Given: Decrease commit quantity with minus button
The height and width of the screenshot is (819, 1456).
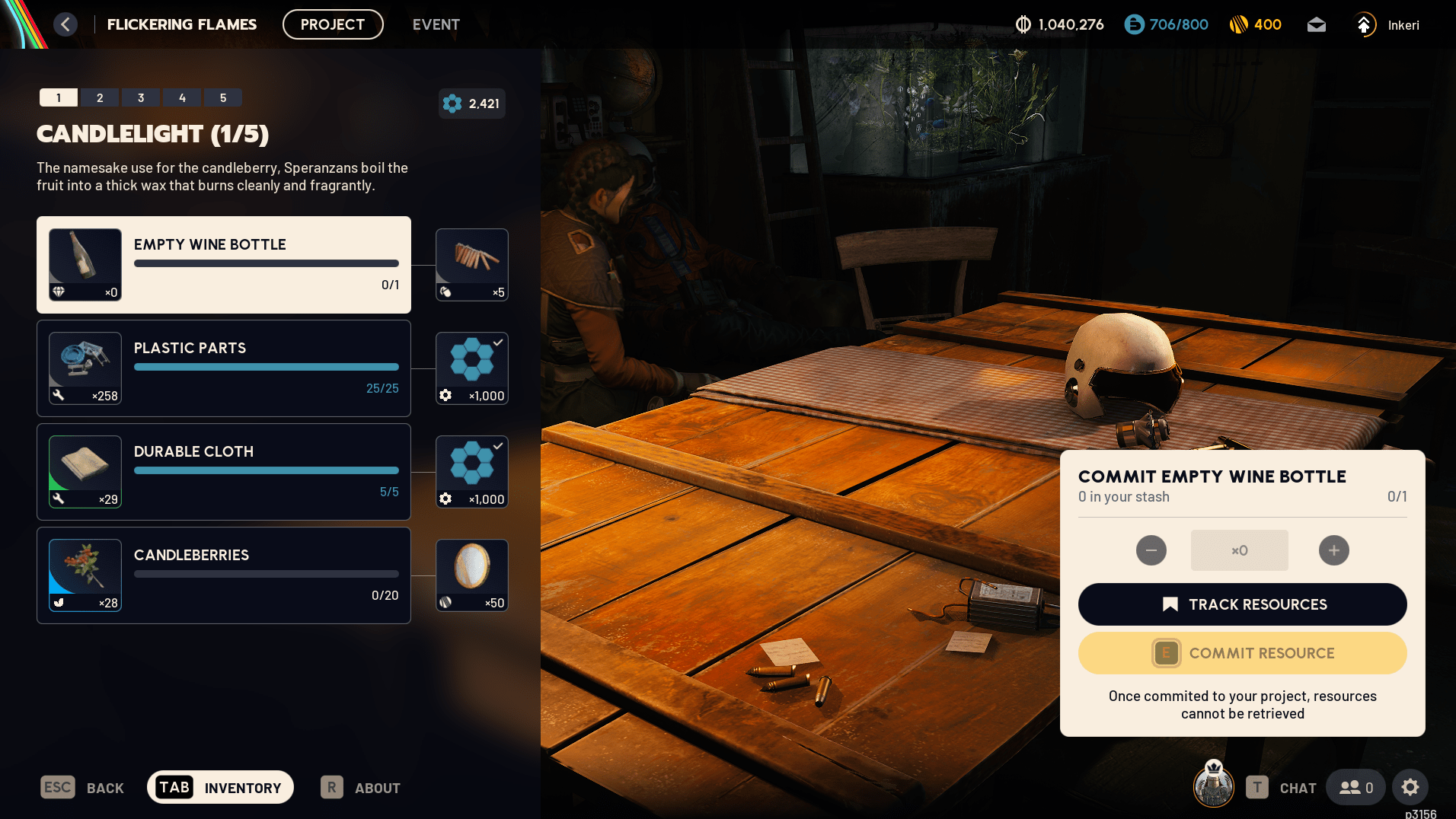Looking at the screenshot, I should point(1151,550).
